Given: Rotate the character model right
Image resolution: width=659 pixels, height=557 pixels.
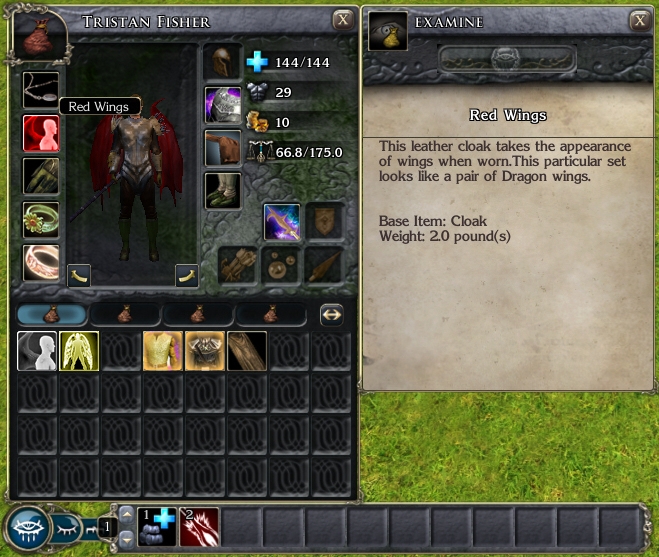Looking at the screenshot, I should click(185, 276).
